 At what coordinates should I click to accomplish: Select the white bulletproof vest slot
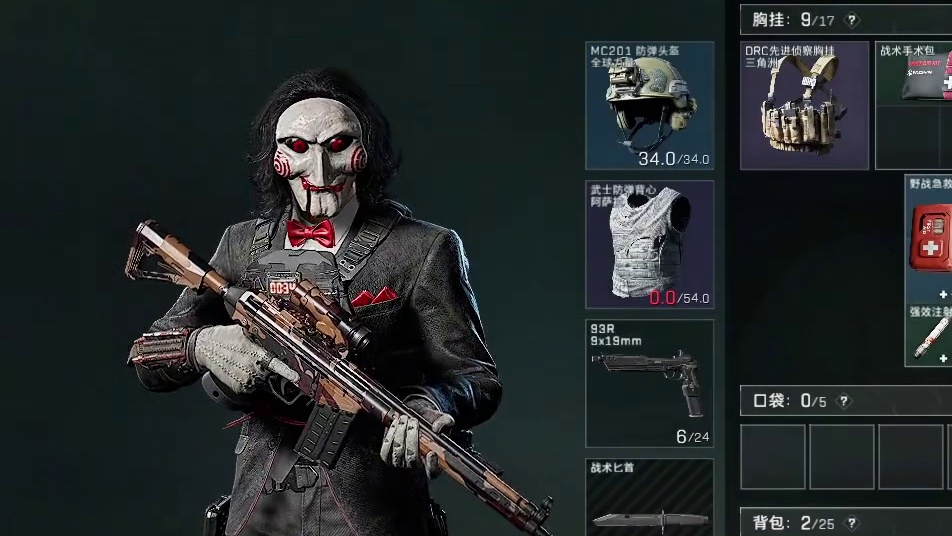coord(650,244)
